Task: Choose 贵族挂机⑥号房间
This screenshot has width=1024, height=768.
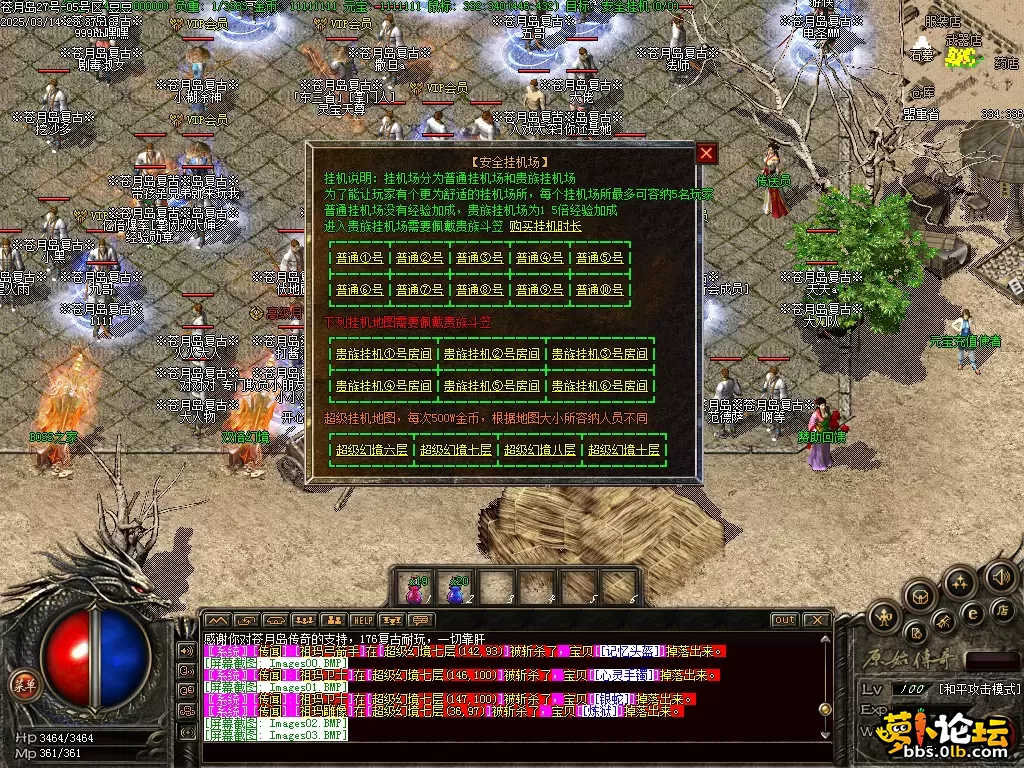Action: click(x=598, y=385)
